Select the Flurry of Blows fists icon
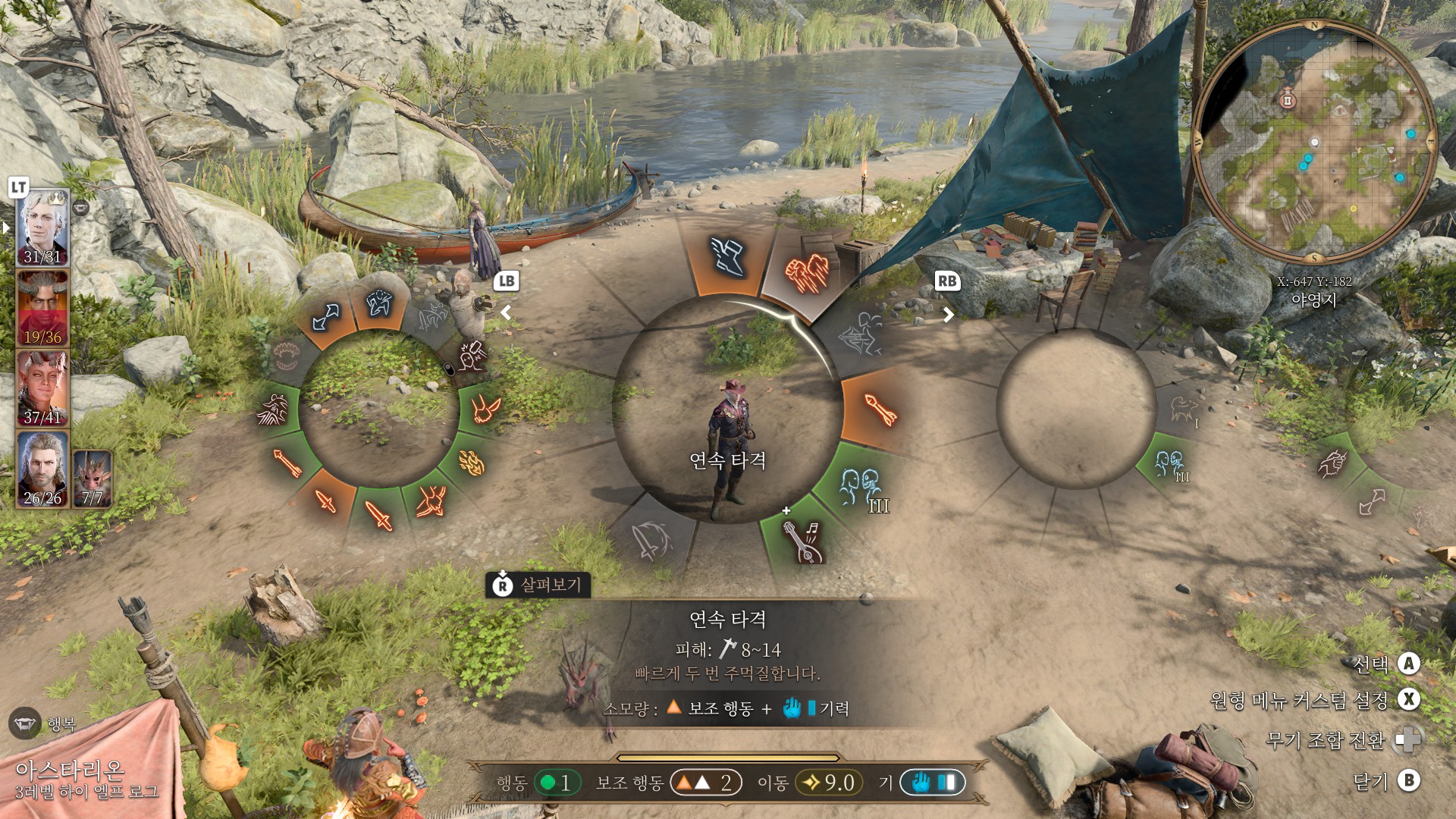1456x819 pixels. [805, 271]
